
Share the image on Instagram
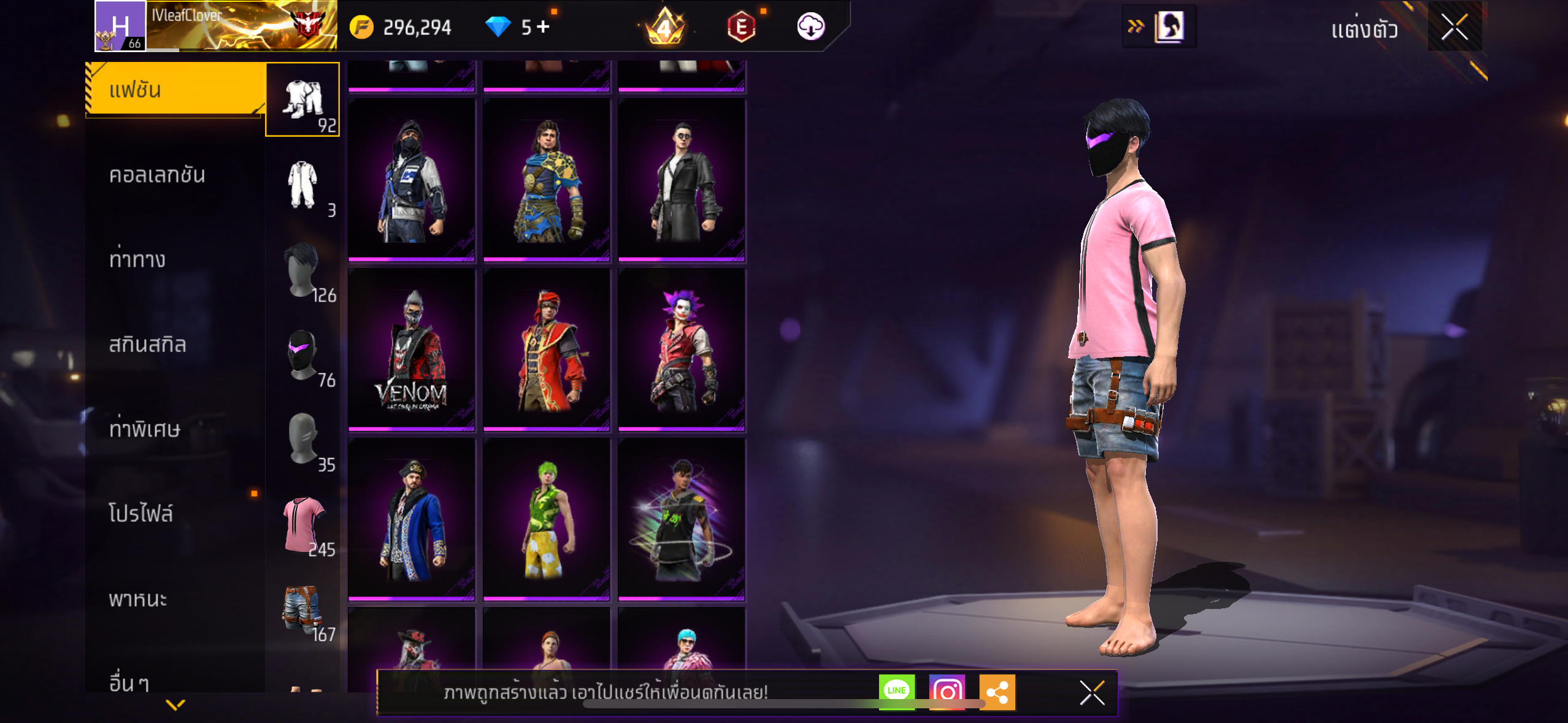947,691
